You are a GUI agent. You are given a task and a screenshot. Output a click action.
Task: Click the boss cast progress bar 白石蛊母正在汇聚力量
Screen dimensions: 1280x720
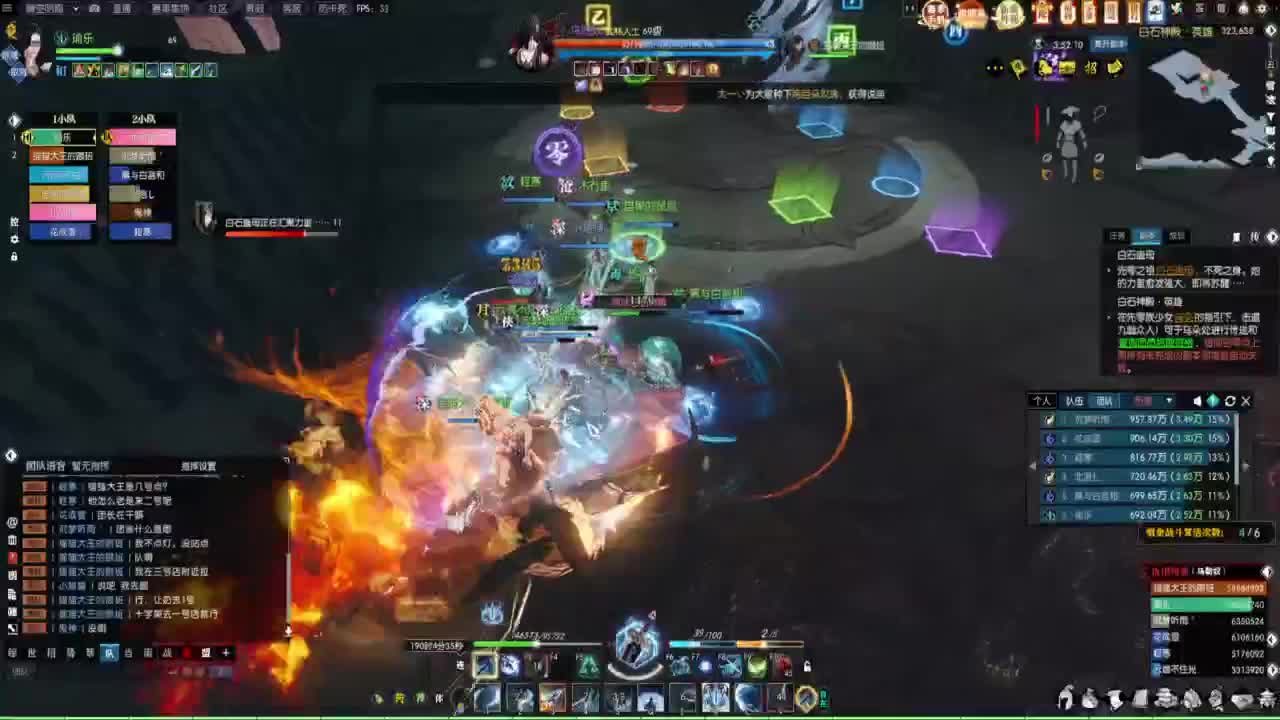(280, 235)
